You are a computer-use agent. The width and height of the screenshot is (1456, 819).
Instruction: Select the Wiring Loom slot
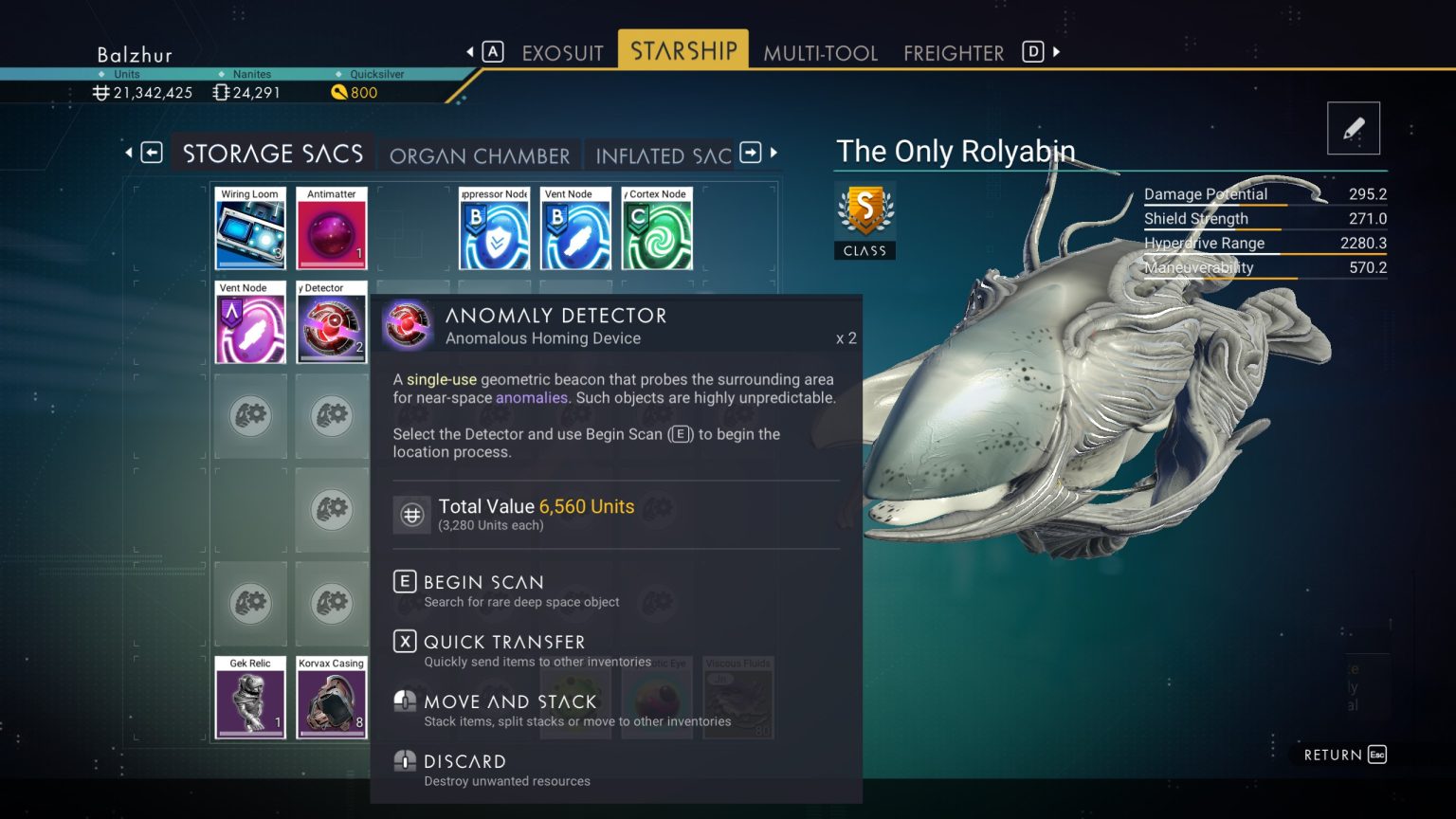point(250,228)
